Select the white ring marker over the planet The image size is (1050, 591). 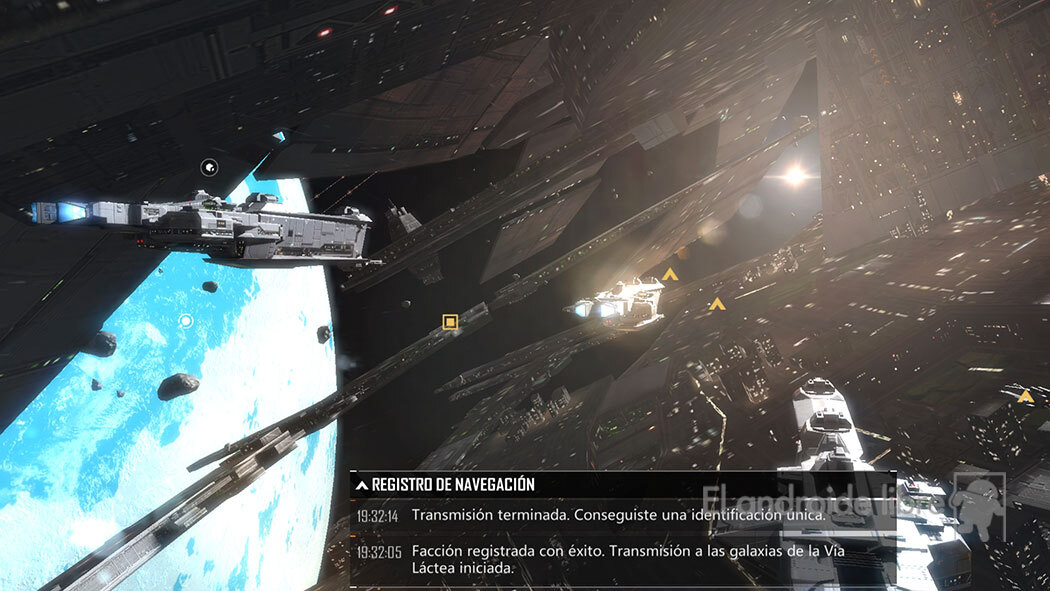pyautogui.click(x=185, y=321)
